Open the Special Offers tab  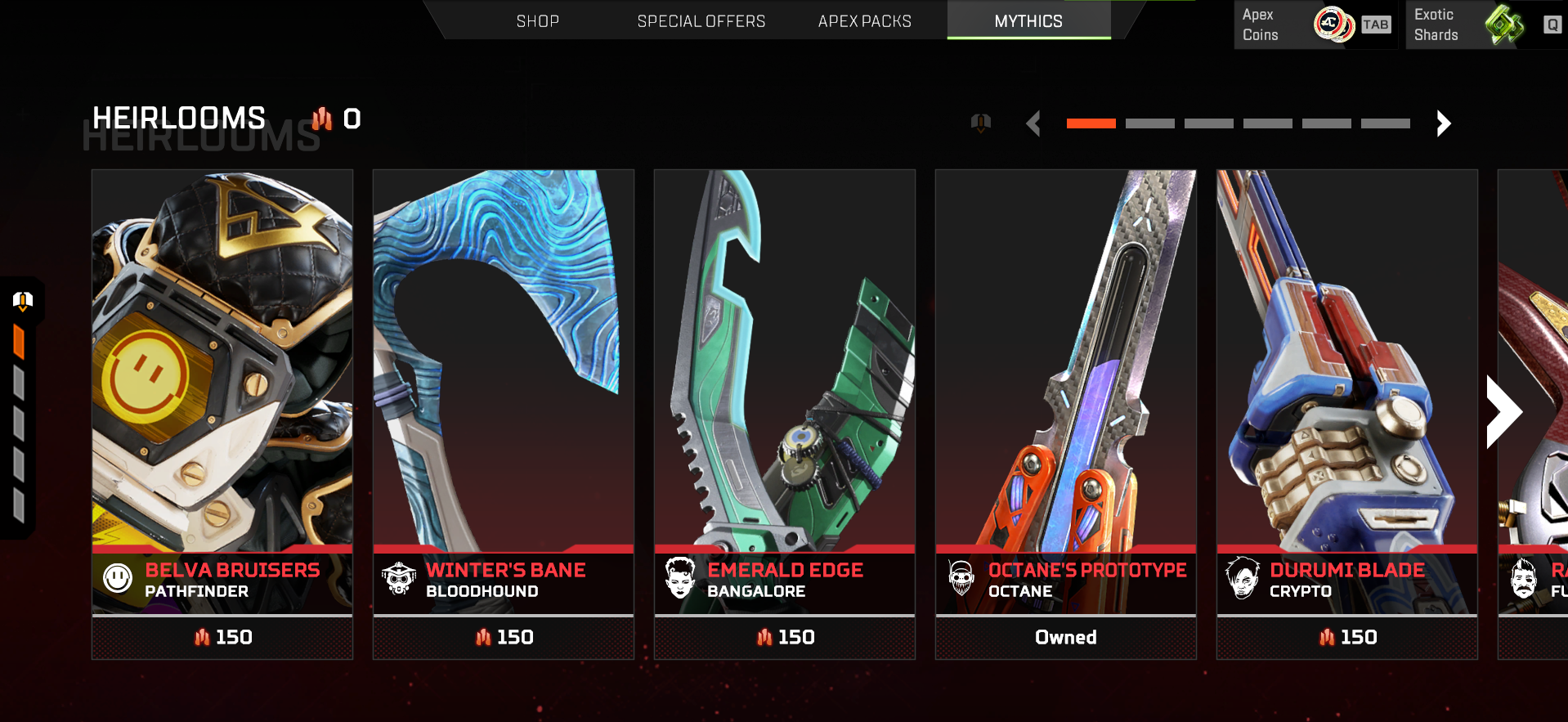(701, 20)
